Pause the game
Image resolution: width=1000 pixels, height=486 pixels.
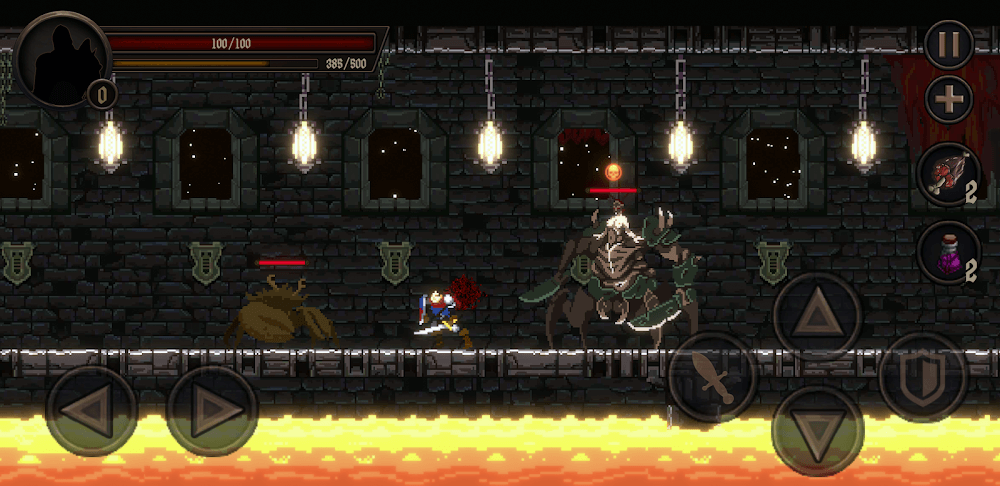(948, 44)
